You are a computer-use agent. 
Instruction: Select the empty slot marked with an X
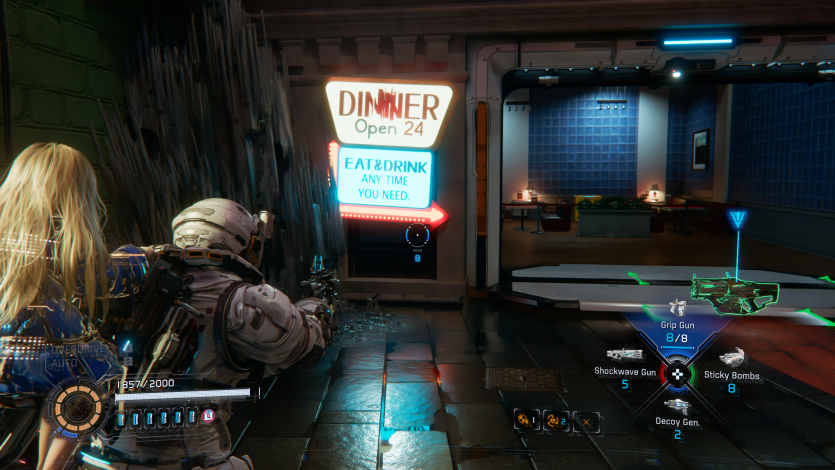pyautogui.click(x=586, y=421)
